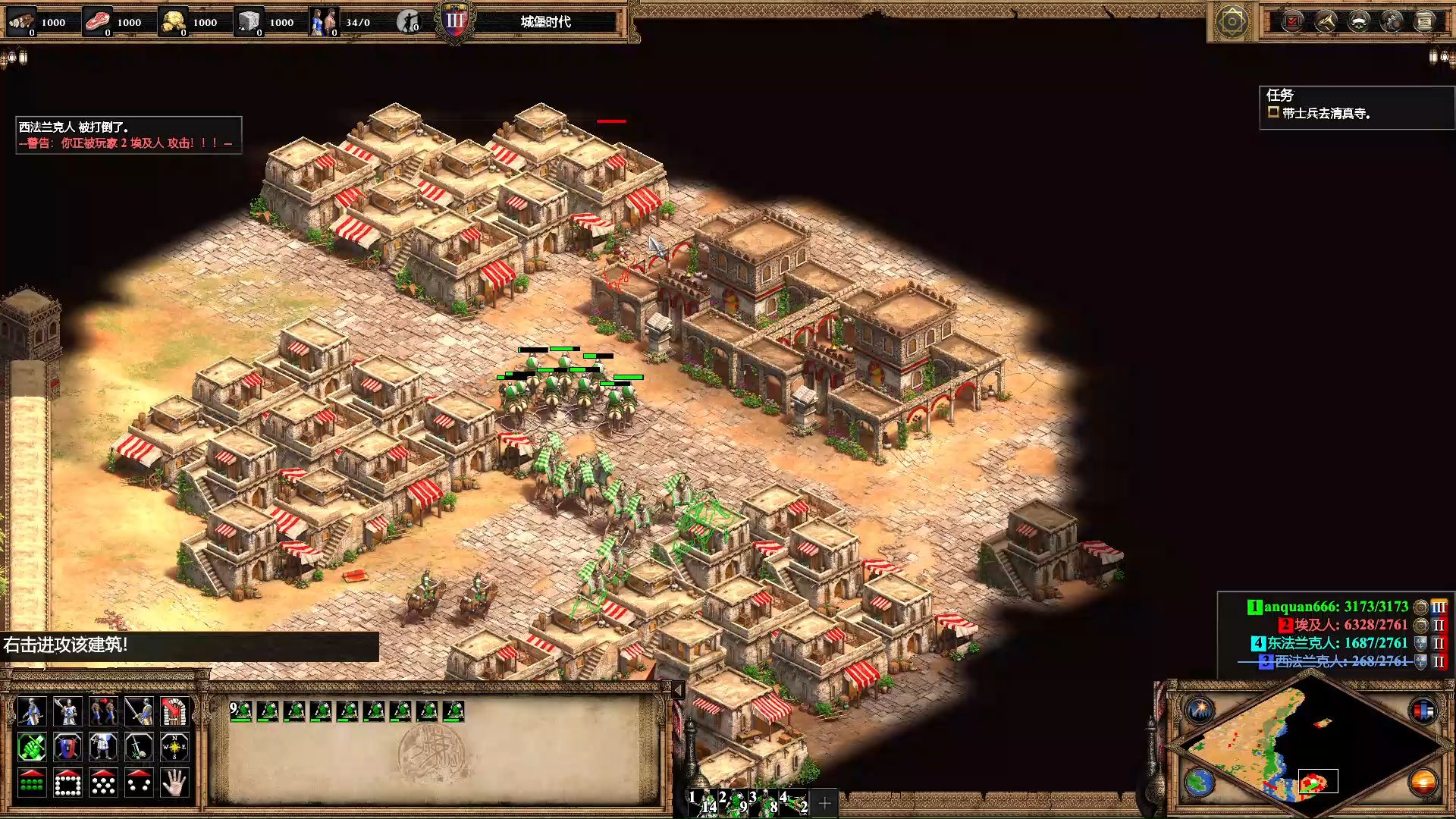Click the open hand stop command
This screenshot has height=819, width=1456.
coord(174,783)
